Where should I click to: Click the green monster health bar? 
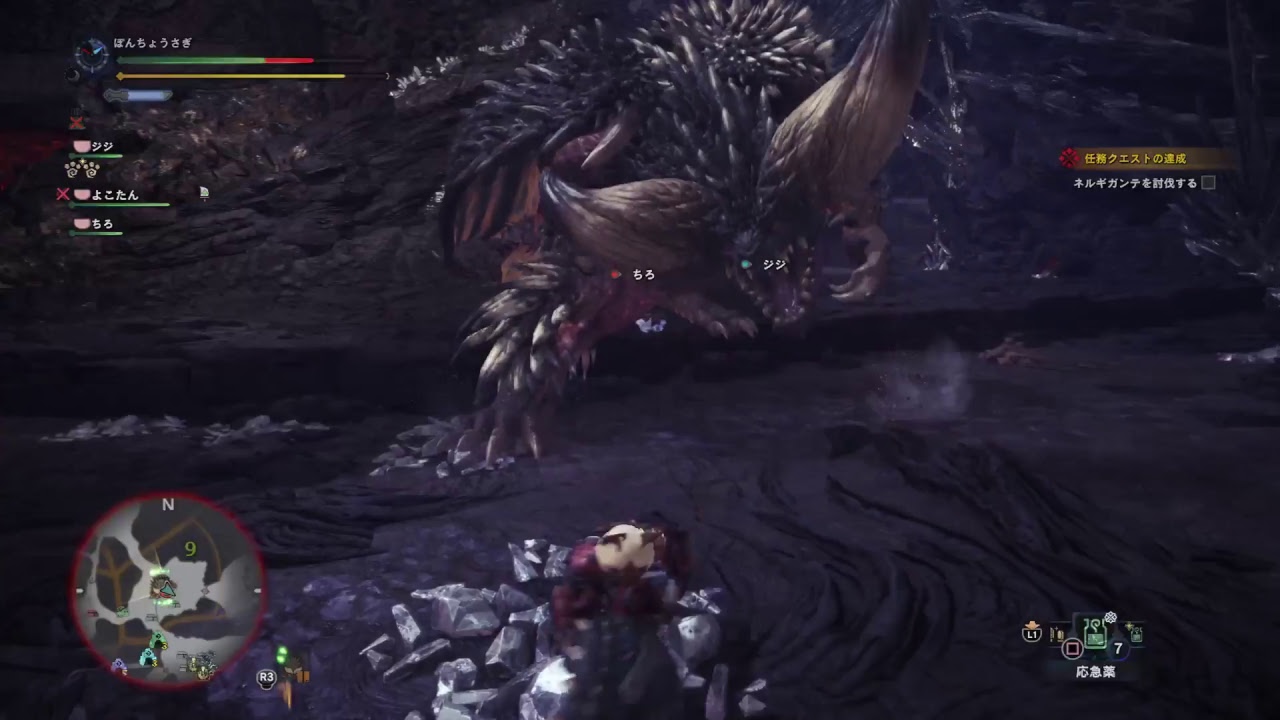(190, 60)
